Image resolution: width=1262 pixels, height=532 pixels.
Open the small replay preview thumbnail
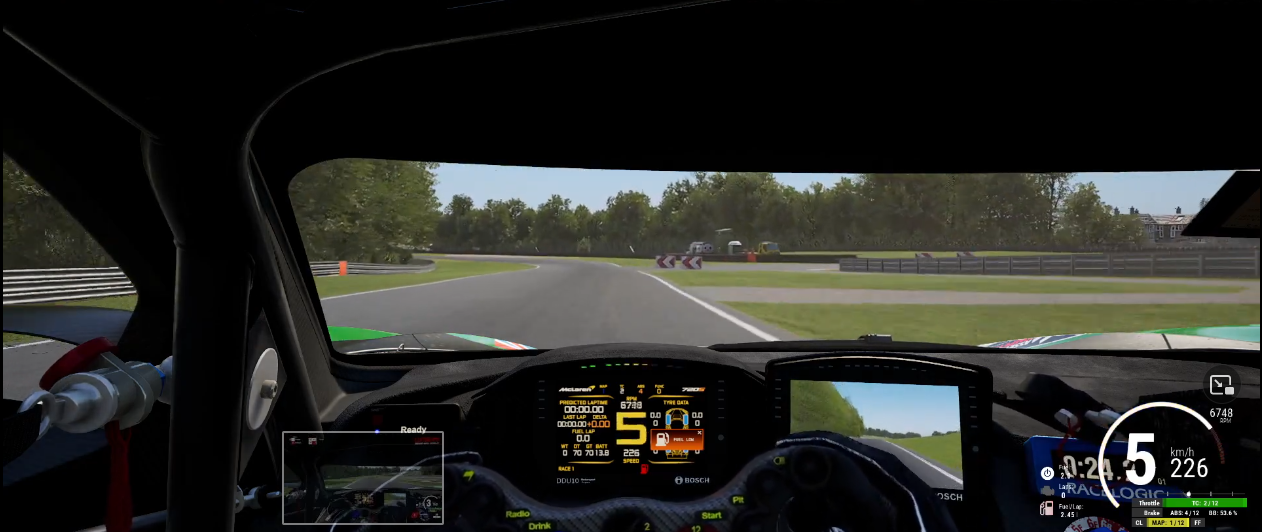point(363,477)
